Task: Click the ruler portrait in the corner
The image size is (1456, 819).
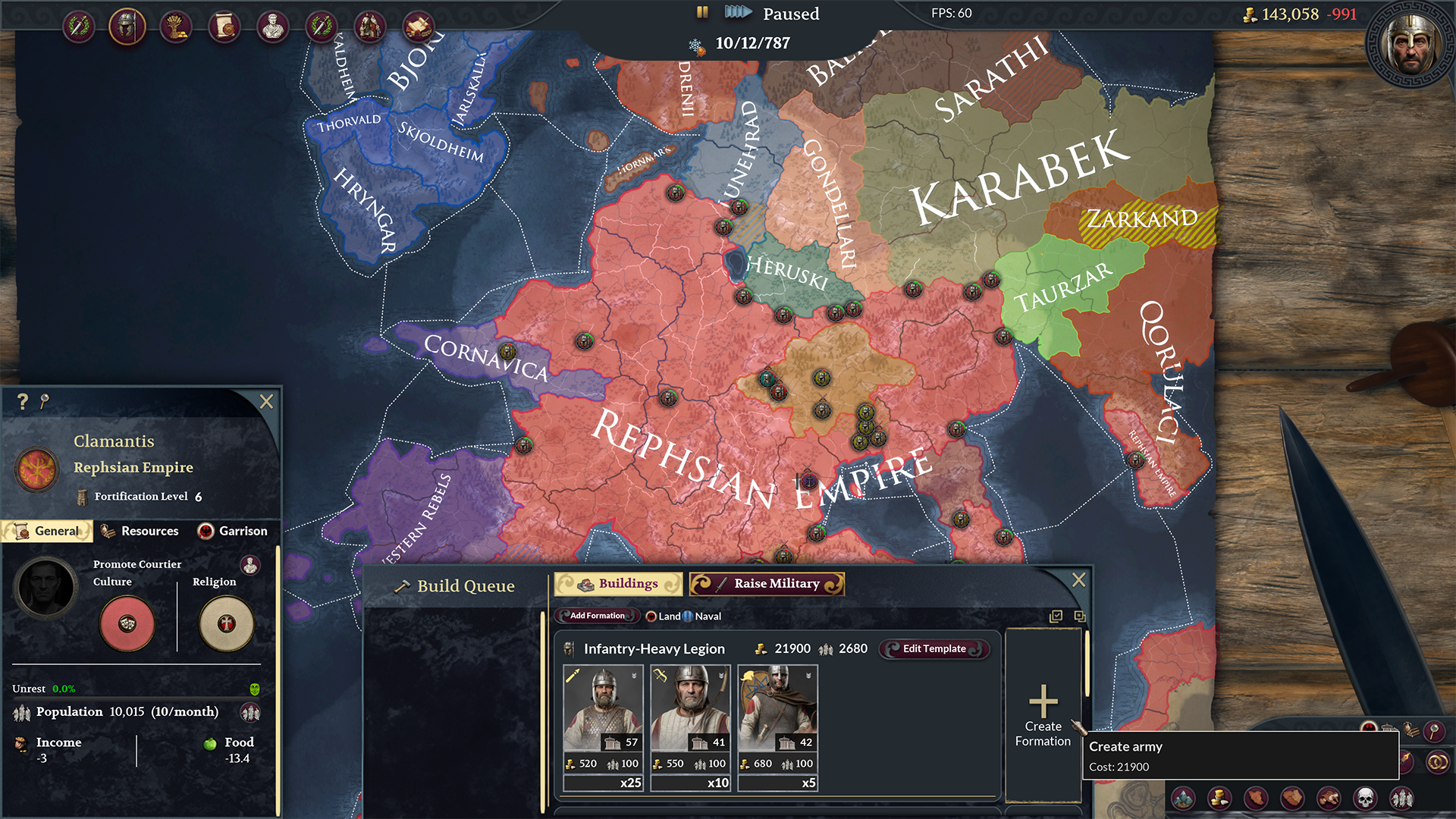Action: coord(1410,43)
